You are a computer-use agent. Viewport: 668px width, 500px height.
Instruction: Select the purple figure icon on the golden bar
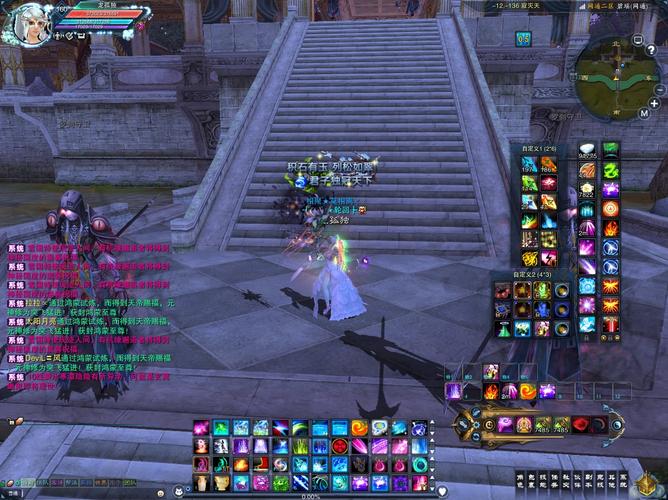coord(508,424)
